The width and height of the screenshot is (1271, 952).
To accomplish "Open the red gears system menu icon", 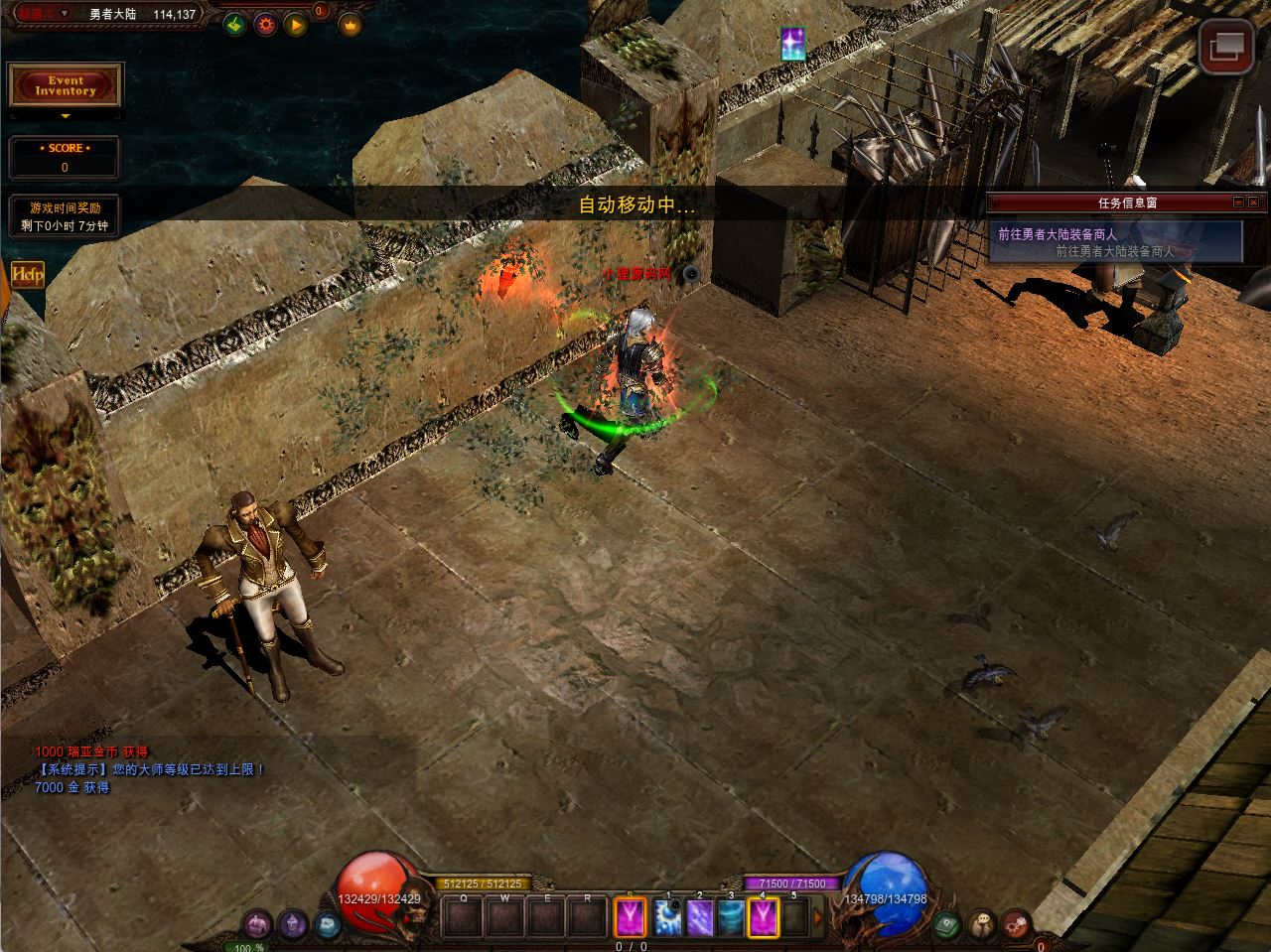I will [1016, 923].
